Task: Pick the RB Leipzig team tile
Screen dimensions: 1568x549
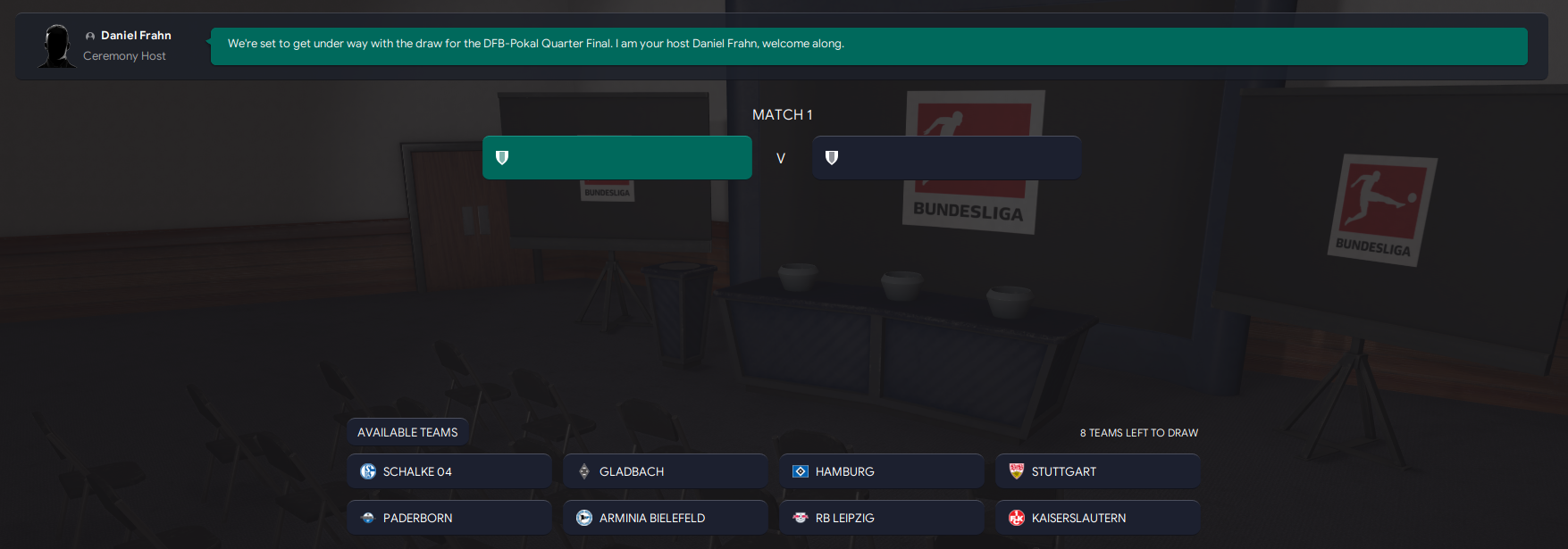Action: click(881, 518)
